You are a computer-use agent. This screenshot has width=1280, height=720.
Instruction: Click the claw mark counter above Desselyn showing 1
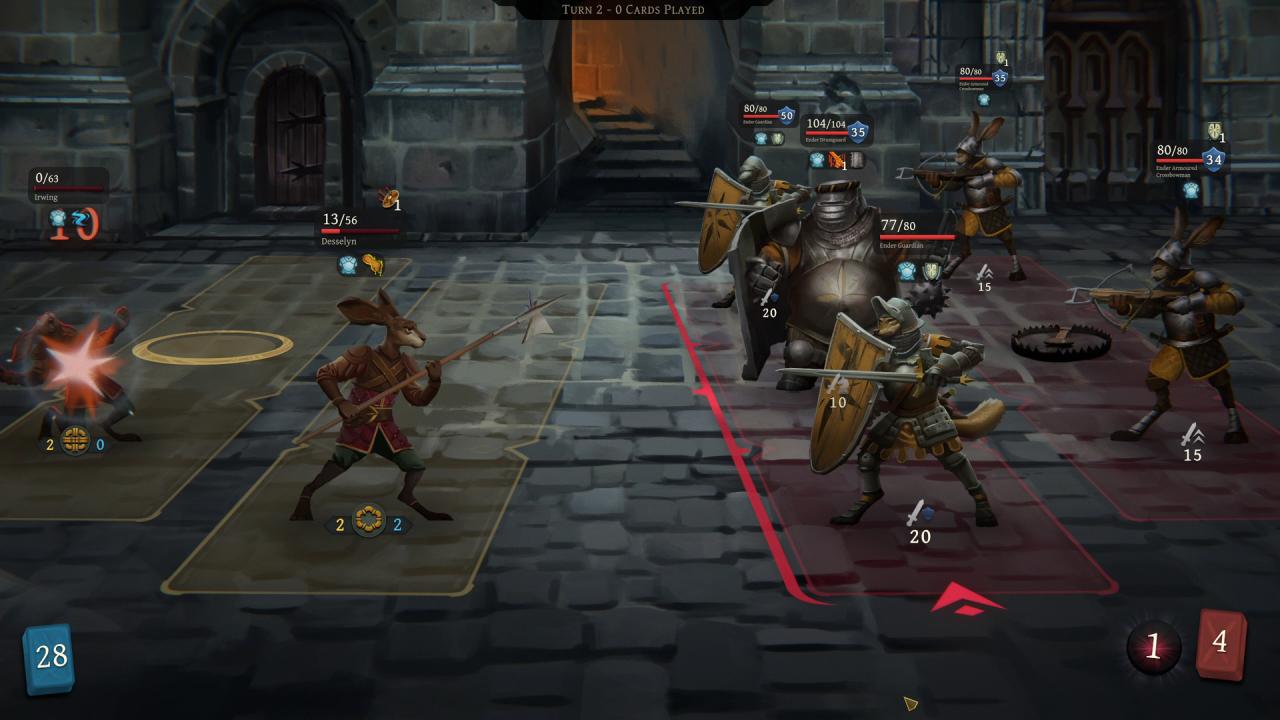point(390,201)
